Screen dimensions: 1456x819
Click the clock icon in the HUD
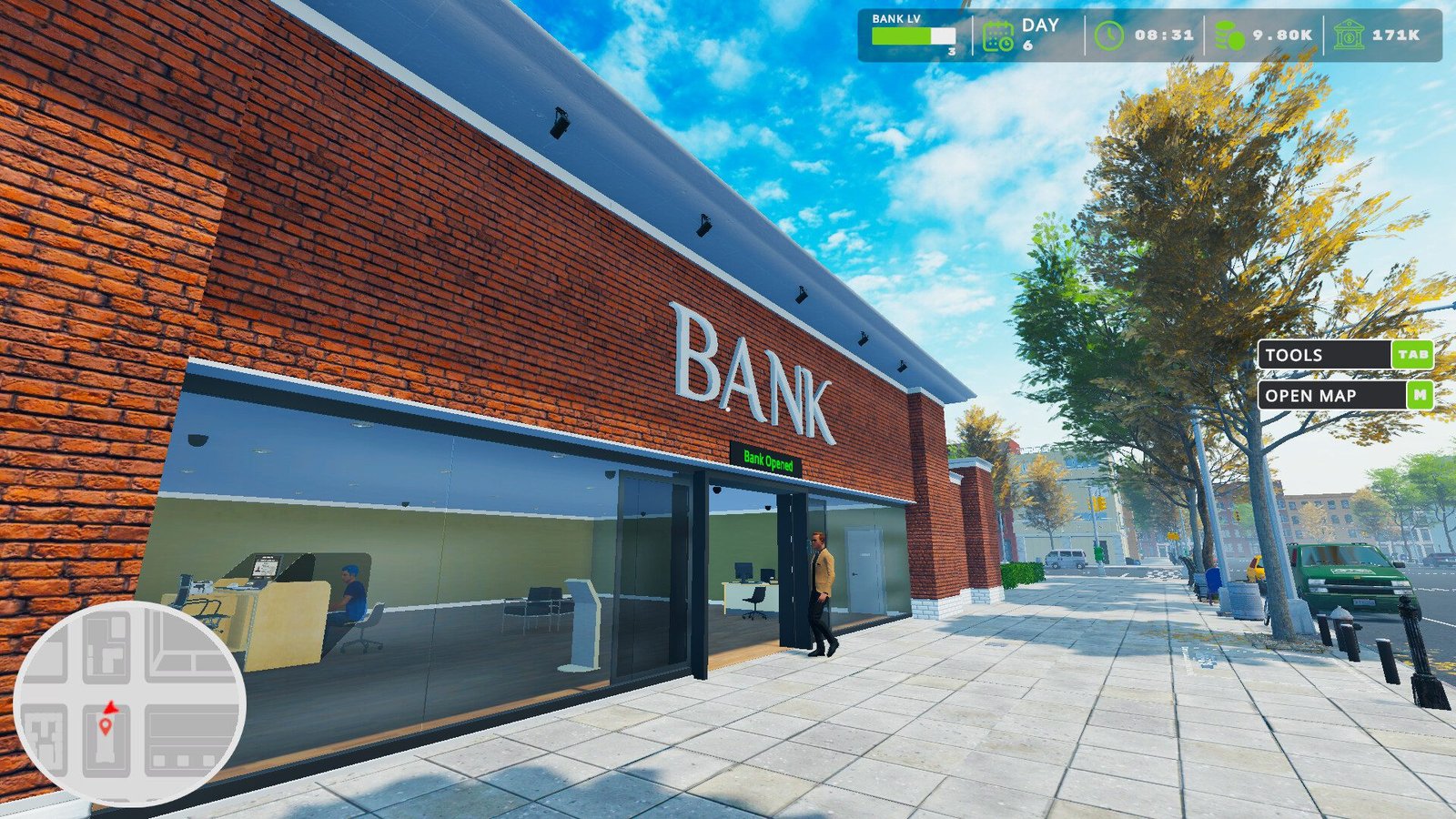point(1109,35)
